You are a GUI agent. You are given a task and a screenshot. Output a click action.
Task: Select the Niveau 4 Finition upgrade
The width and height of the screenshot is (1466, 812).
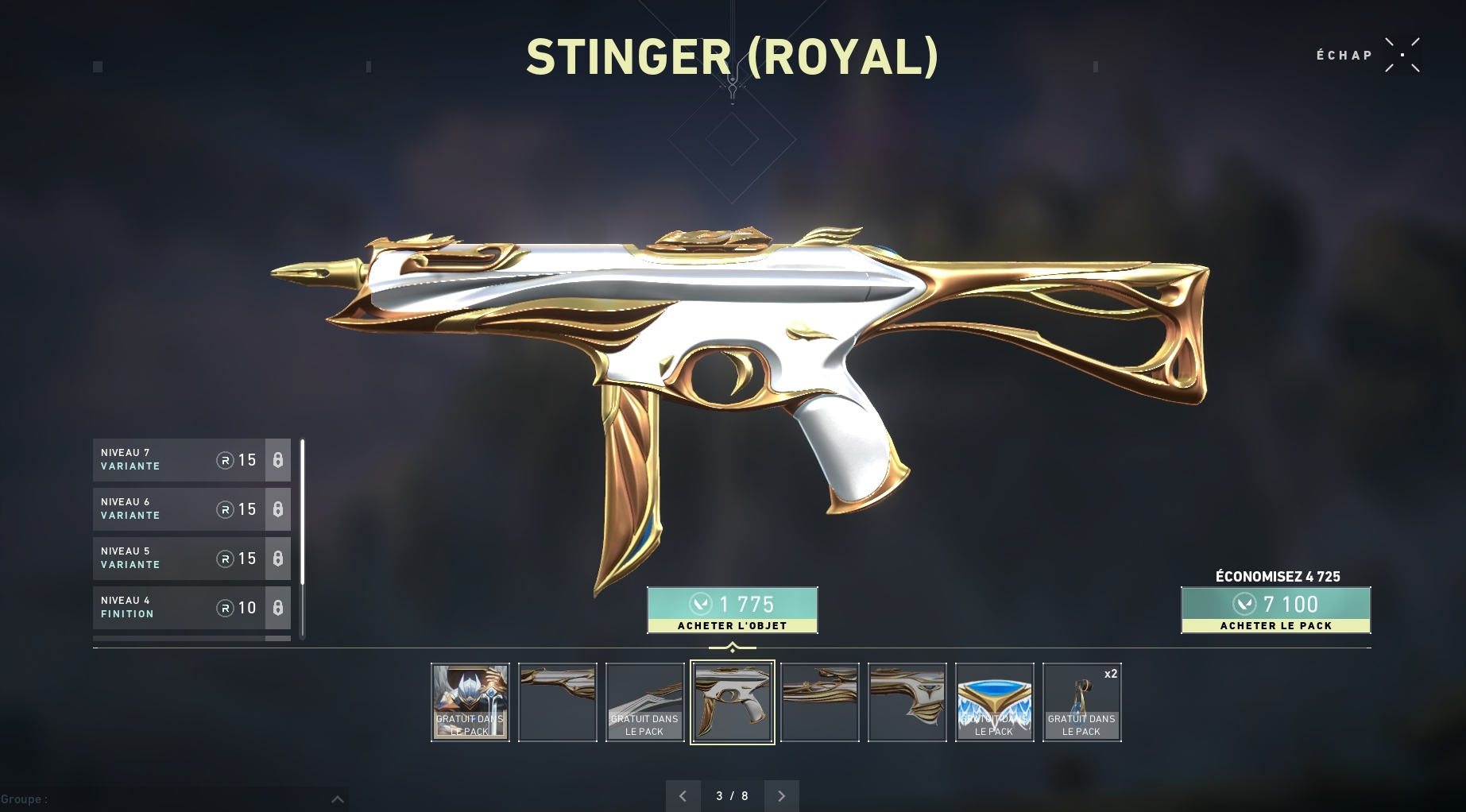pyautogui.click(x=191, y=608)
